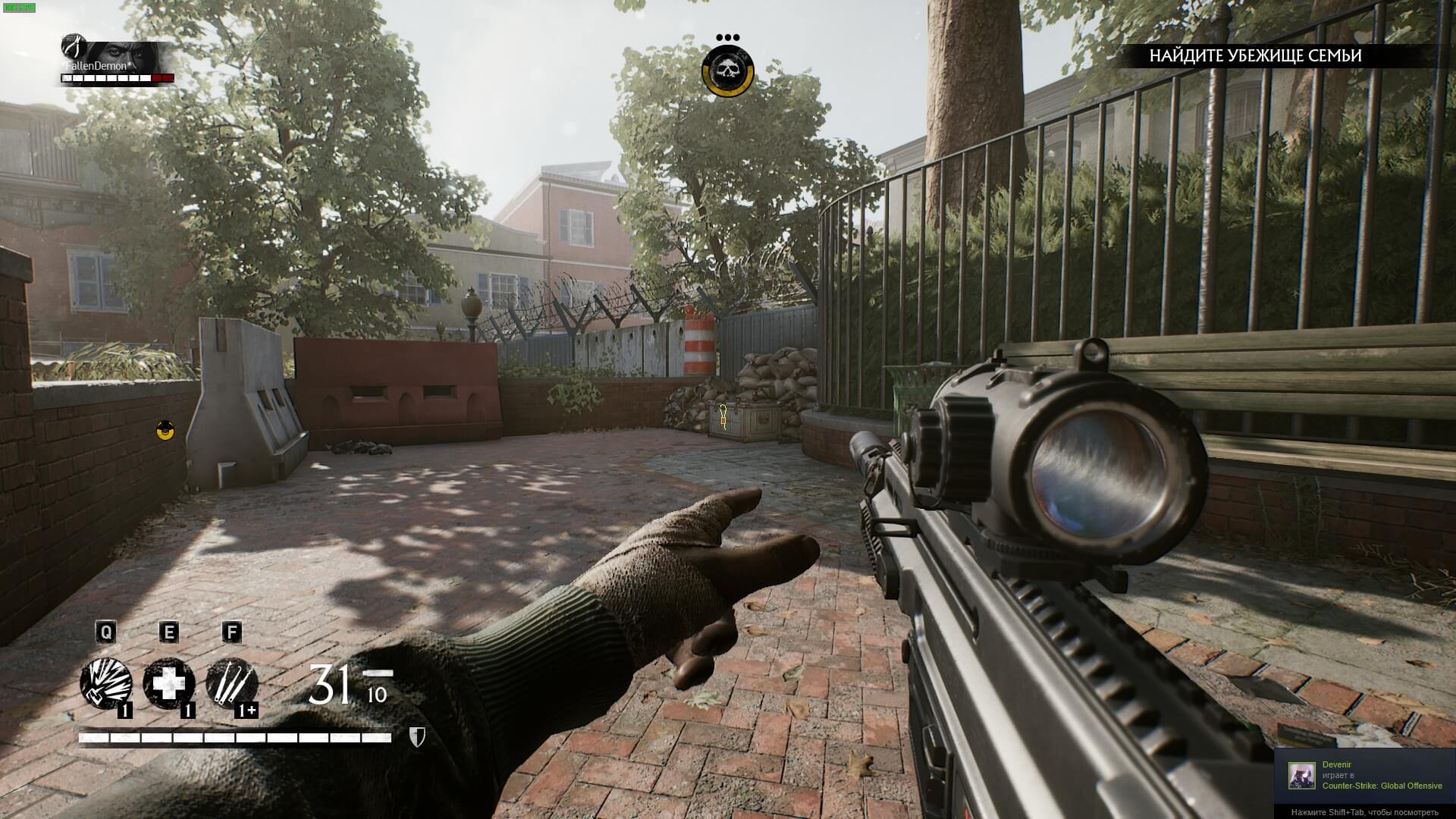Screen dimensions: 1456x819
Task: Click the yellow lockpick marker on the crate
Action: pyautogui.click(x=723, y=414)
